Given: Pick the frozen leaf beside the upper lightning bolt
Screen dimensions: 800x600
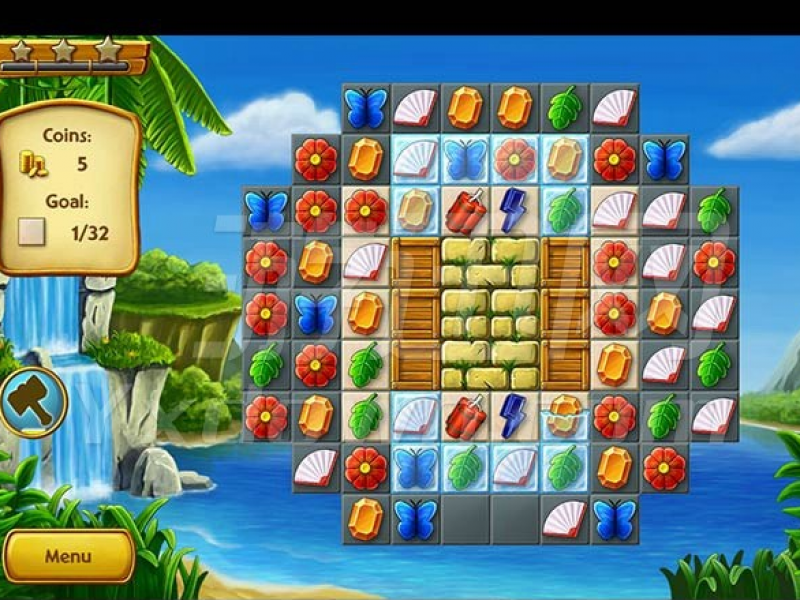Looking at the screenshot, I should click(x=565, y=211).
